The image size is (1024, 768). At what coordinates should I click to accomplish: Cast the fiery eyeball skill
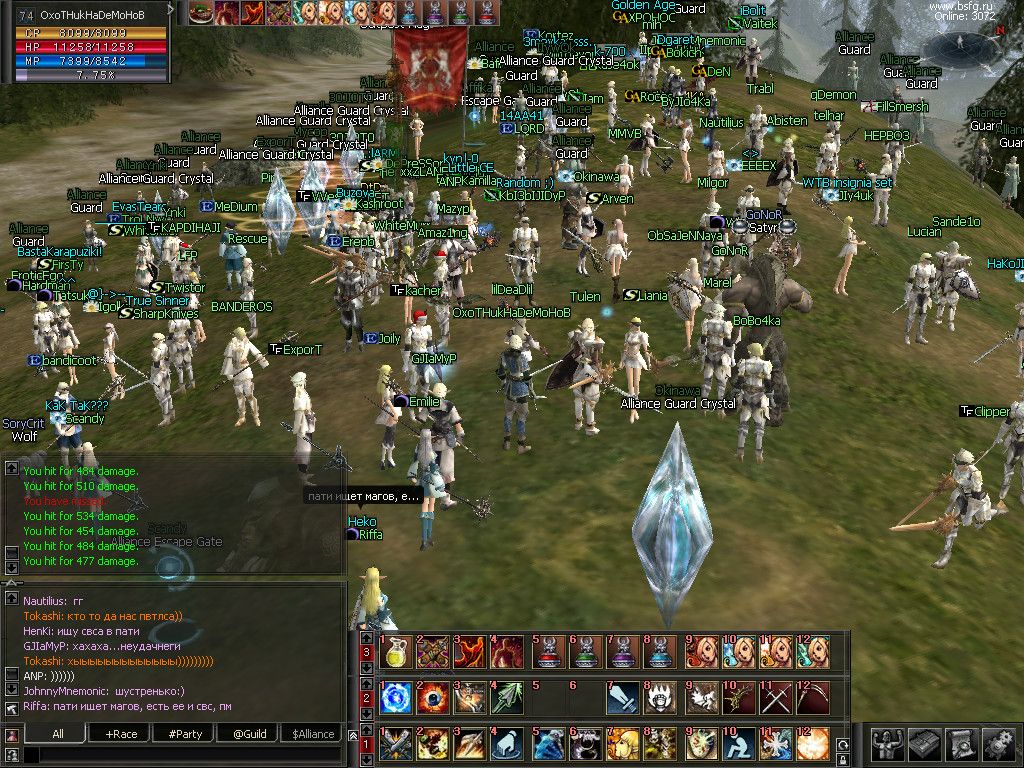433,698
